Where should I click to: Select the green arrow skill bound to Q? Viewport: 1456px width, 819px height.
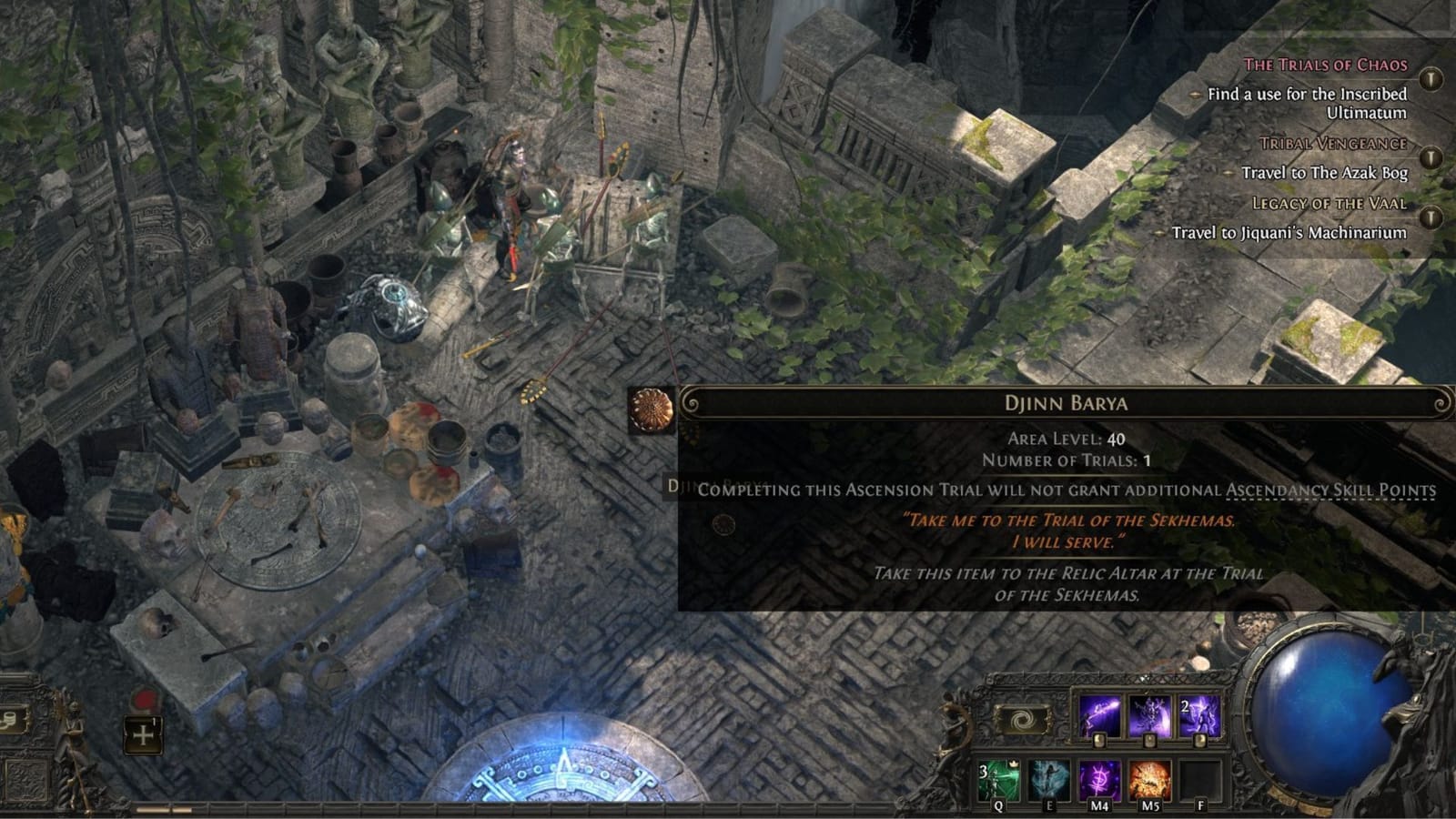pyautogui.click(x=999, y=779)
